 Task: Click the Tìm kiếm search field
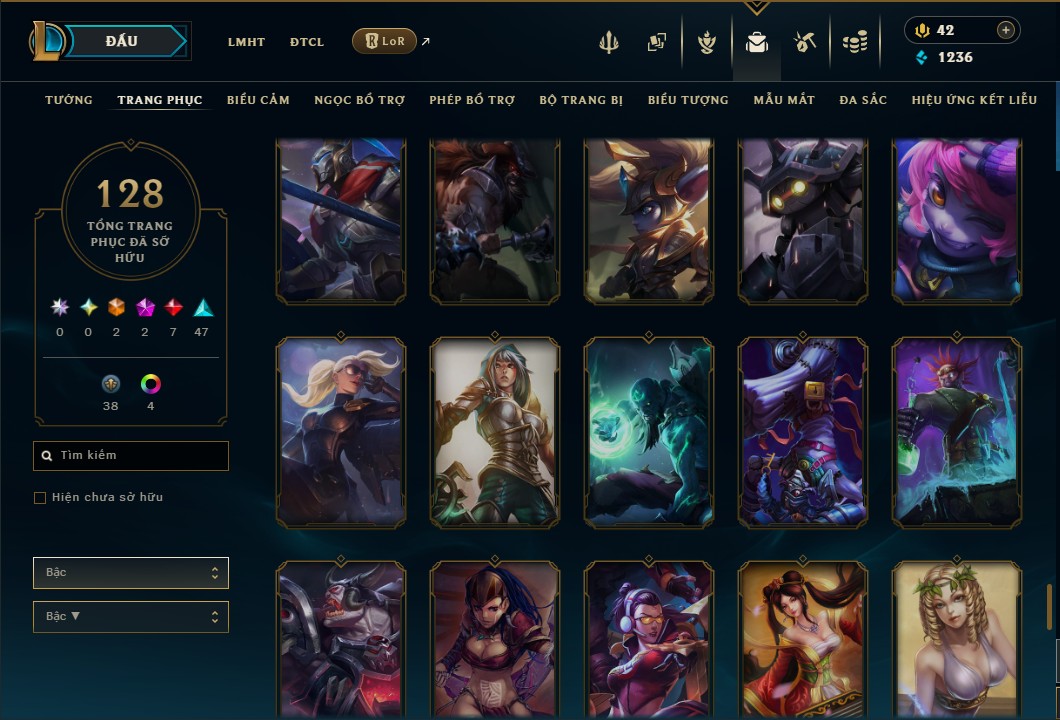click(x=131, y=456)
